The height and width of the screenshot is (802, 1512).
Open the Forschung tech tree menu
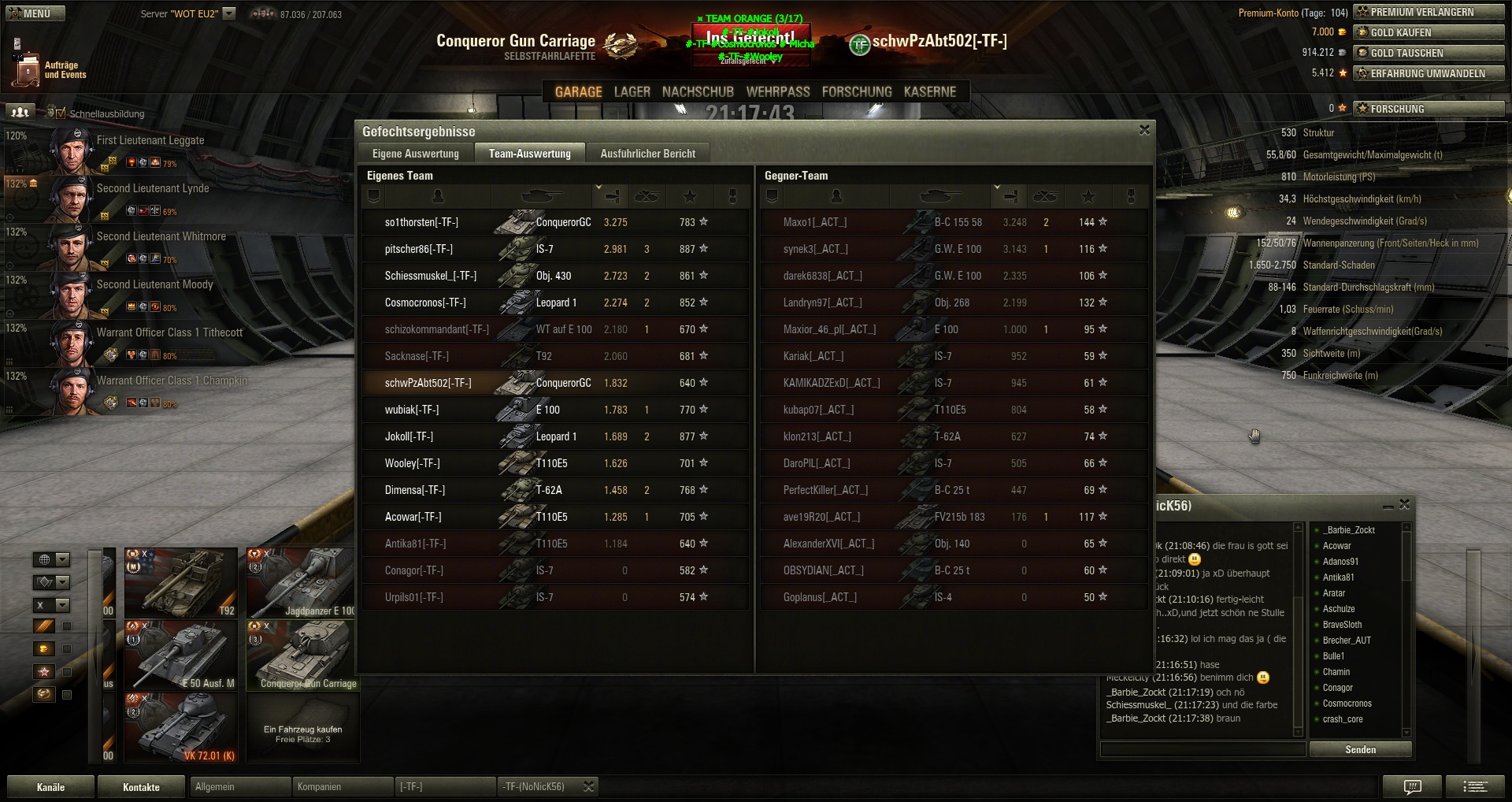point(856,92)
